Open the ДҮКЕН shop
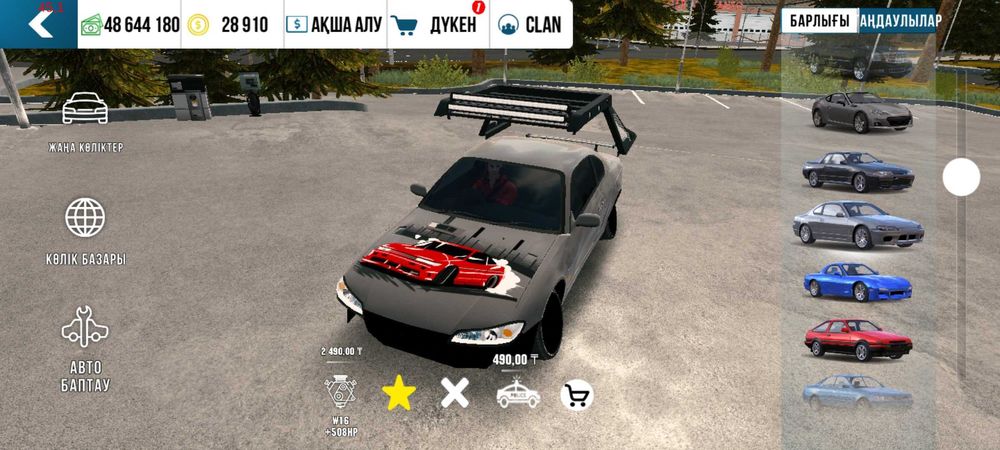1000x450 pixels. [x=436, y=25]
